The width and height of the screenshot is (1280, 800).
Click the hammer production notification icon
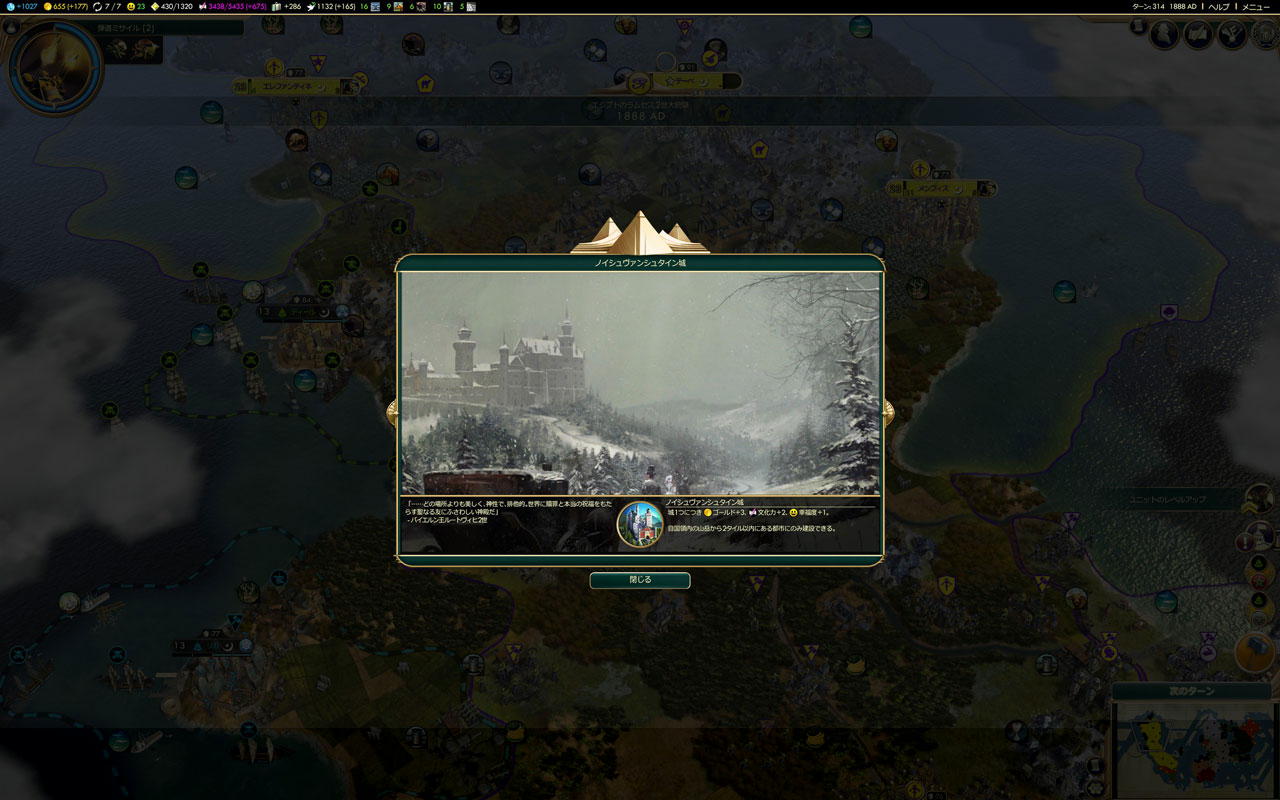coord(1255,652)
